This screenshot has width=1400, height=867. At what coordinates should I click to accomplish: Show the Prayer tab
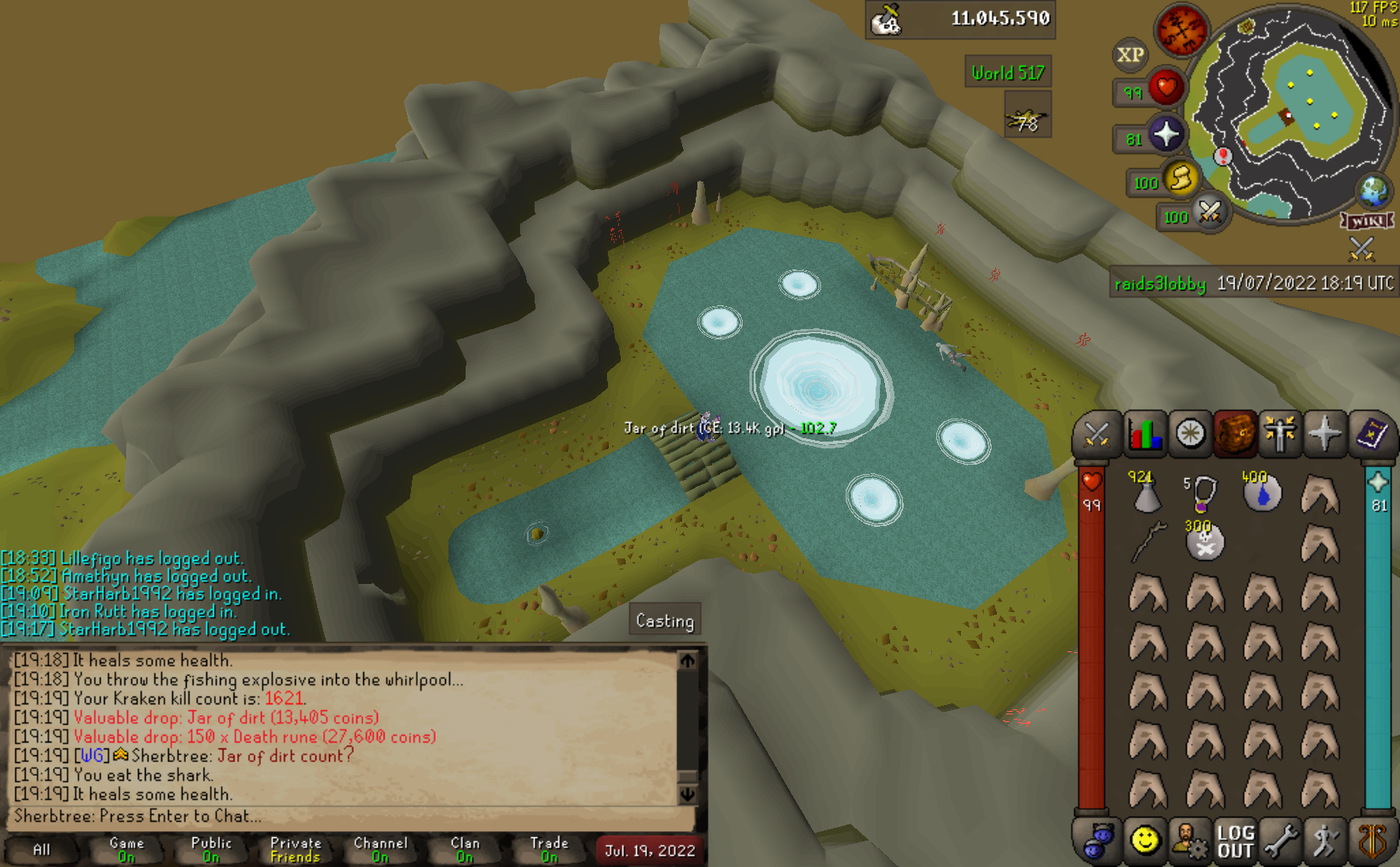click(1324, 434)
